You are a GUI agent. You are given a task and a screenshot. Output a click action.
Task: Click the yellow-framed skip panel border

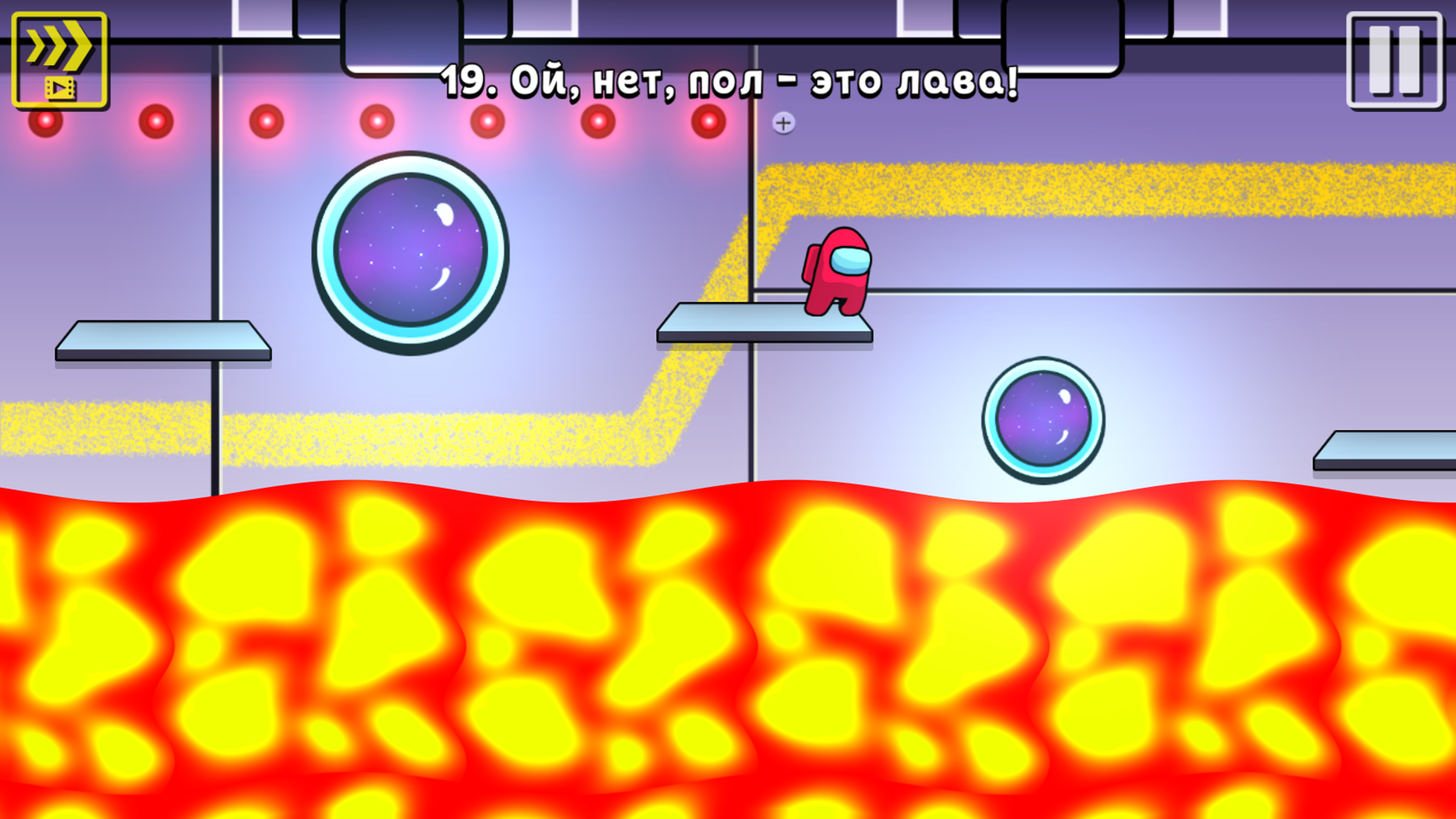click(15, 57)
